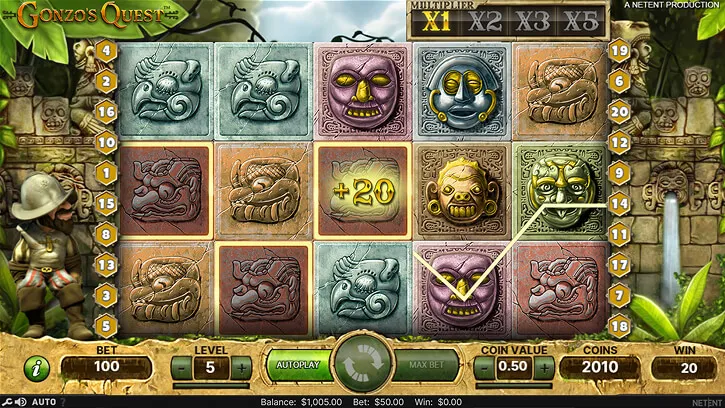Select payline number 5 marker
The width and height of the screenshot is (725, 408).
pyautogui.click(x=105, y=324)
